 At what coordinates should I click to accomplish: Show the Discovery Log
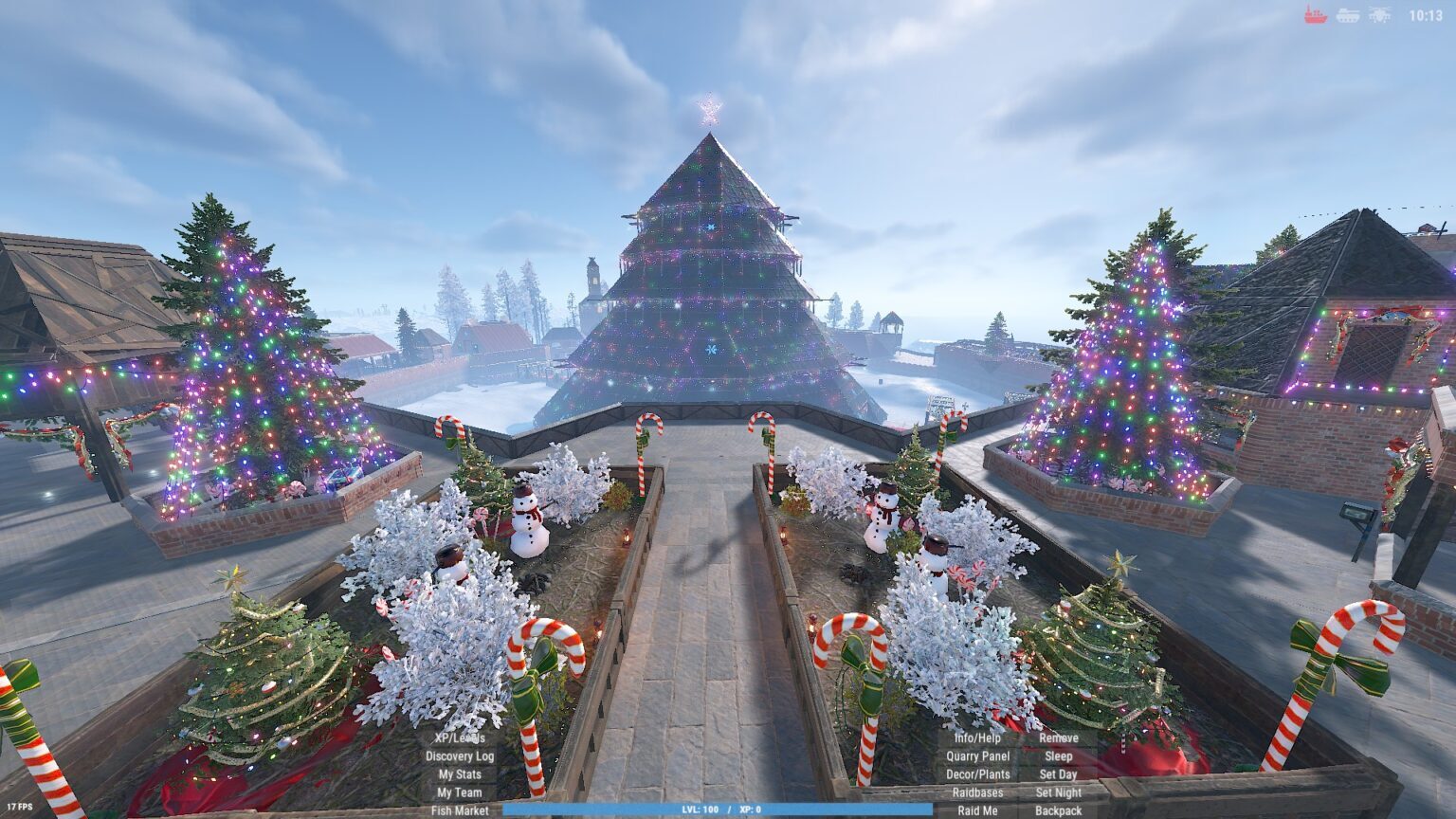460,756
